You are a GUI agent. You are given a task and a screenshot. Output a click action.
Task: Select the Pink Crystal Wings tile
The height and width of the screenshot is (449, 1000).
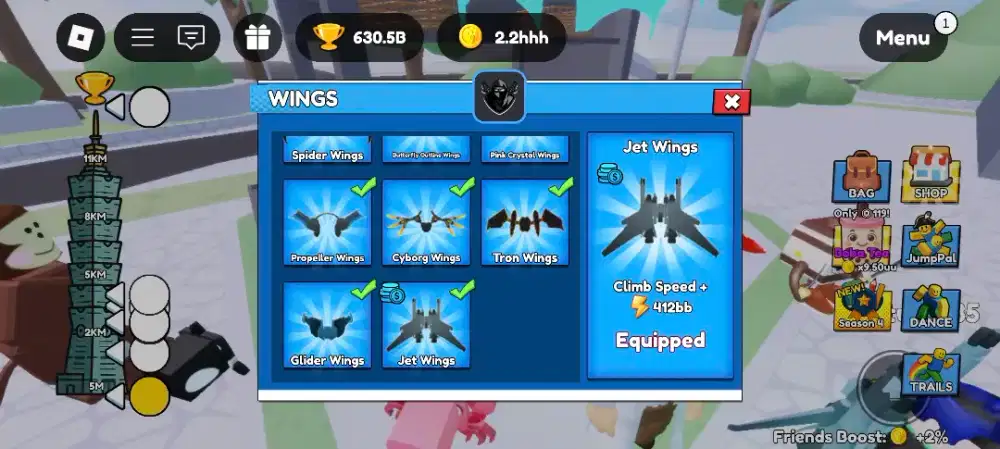pos(525,150)
